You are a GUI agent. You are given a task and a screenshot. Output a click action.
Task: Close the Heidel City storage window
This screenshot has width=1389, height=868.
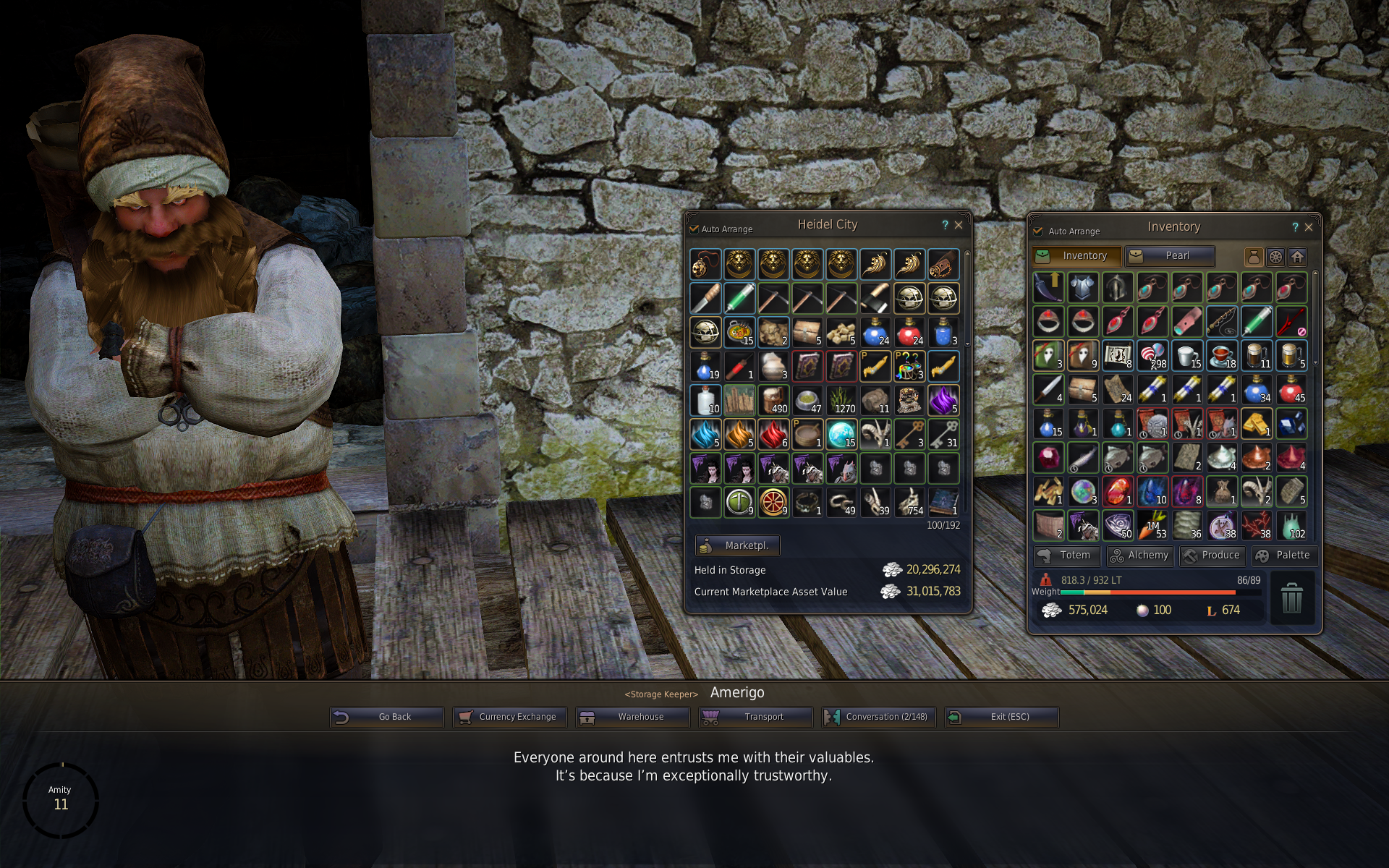coord(959,225)
